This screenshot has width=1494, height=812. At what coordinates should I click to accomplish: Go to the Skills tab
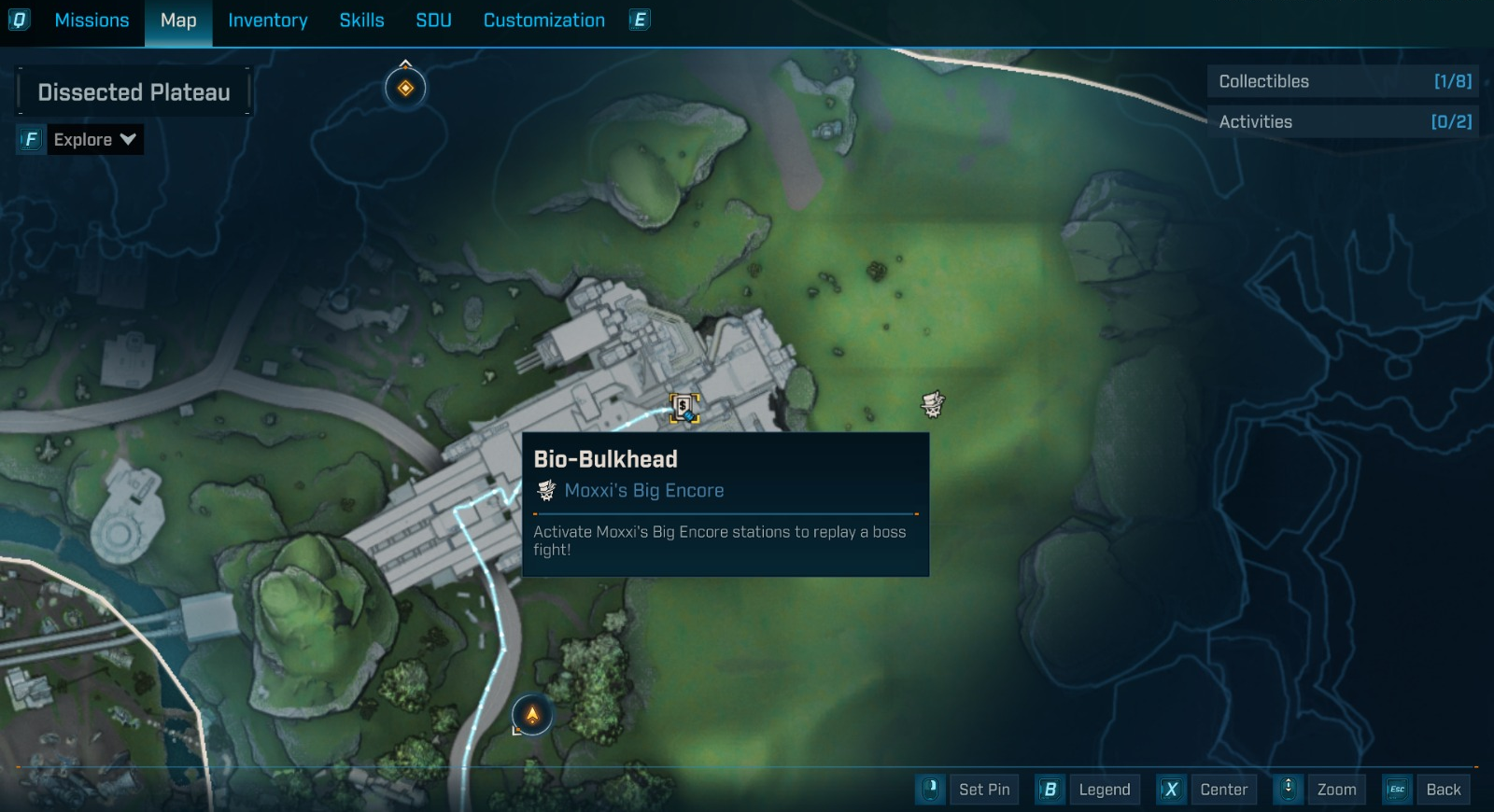(x=361, y=21)
